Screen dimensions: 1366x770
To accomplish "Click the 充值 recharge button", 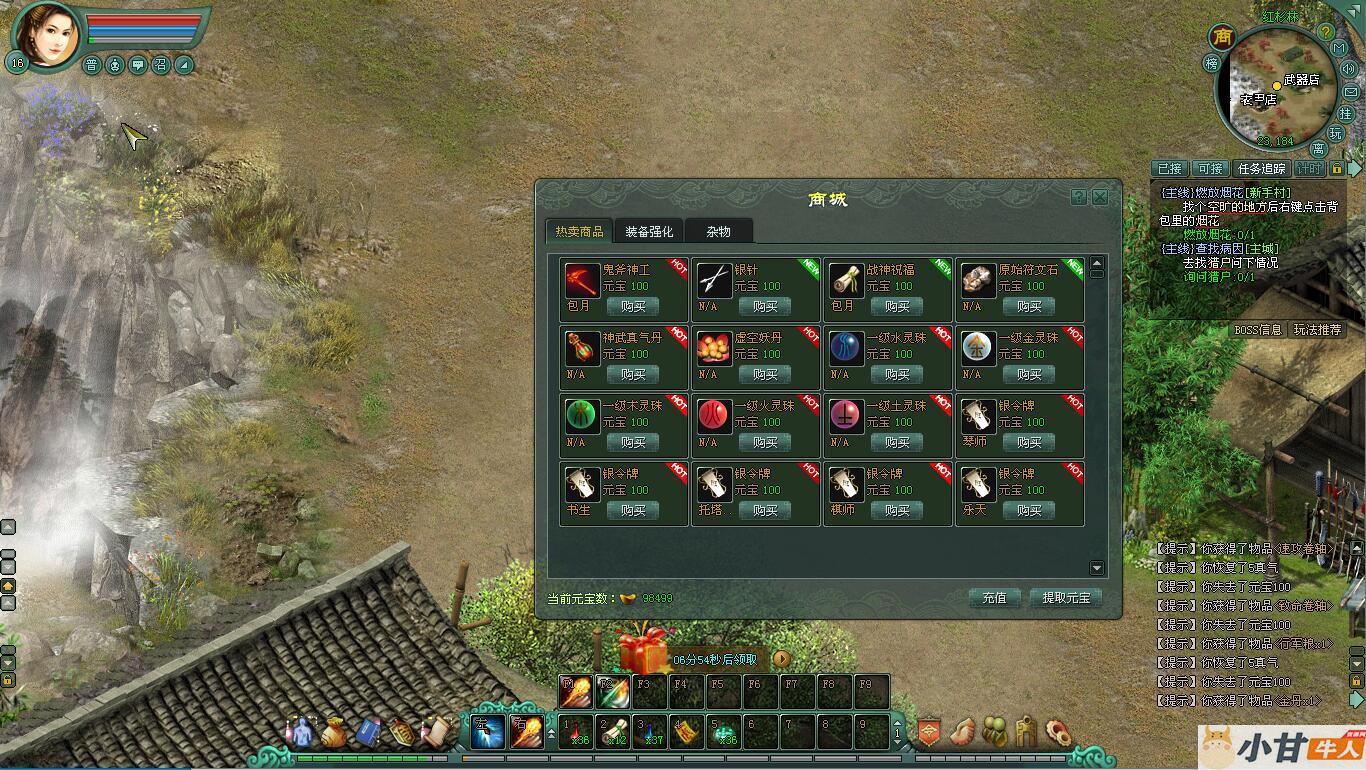I will click(994, 598).
